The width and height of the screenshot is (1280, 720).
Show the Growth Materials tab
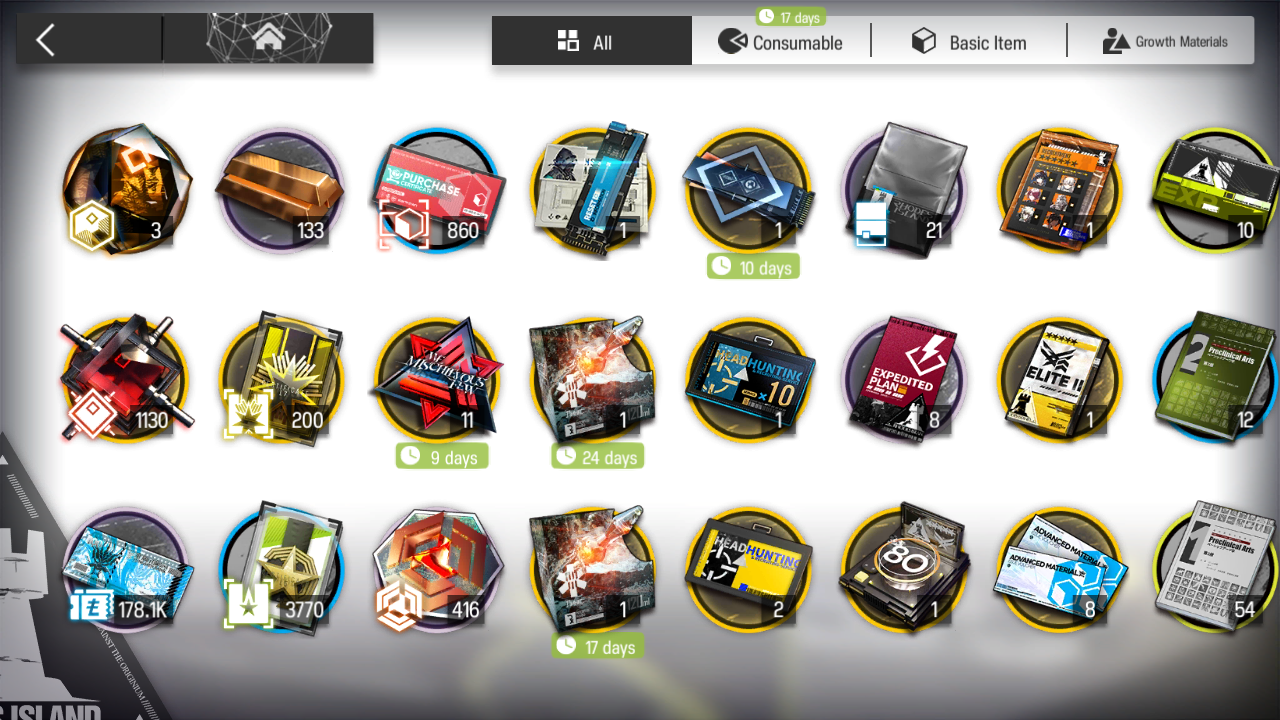tap(1164, 42)
